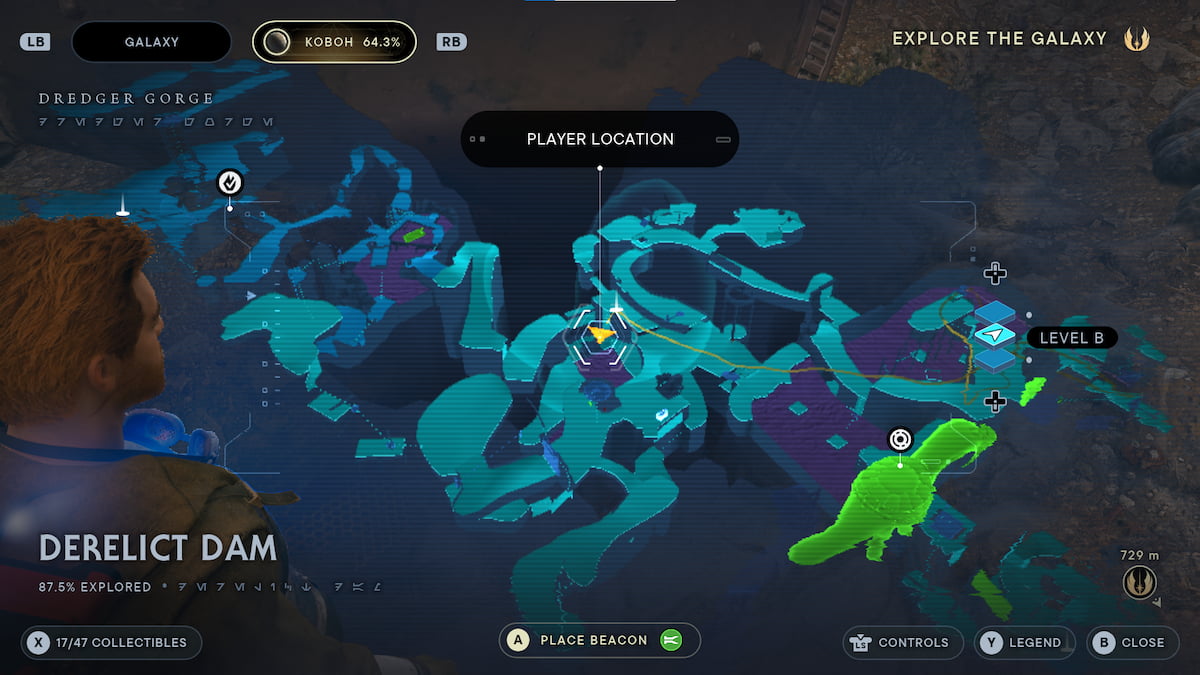Move up one map level
The width and height of the screenshot is (1200, 675).
coord(994,273)
